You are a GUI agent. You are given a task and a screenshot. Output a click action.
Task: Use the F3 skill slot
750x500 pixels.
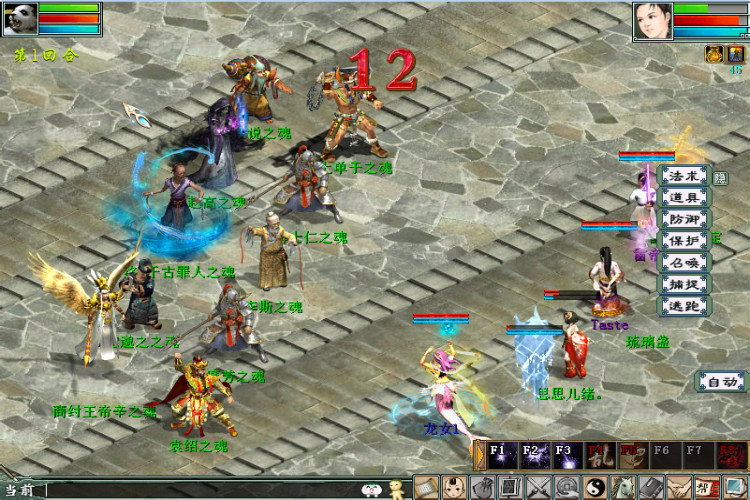click(567, 455)
